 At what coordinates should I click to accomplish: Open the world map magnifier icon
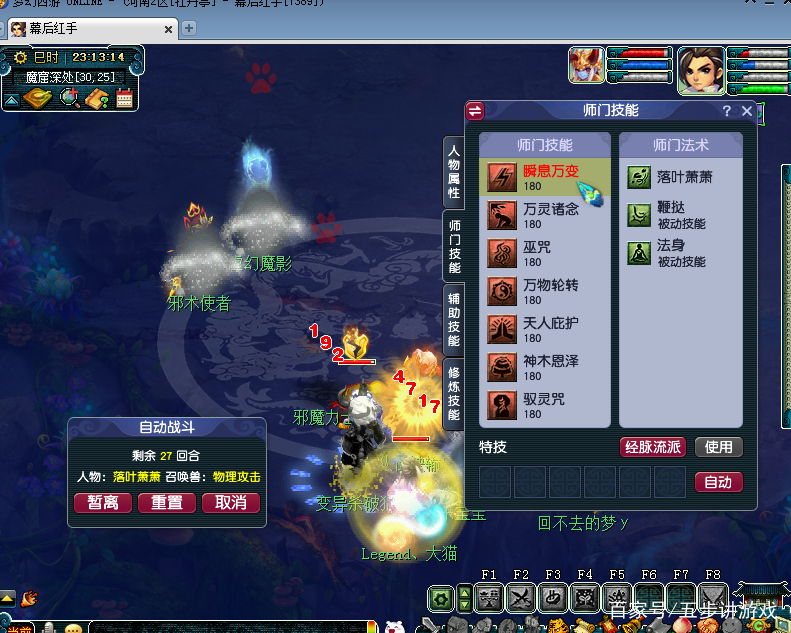point(70,98)
